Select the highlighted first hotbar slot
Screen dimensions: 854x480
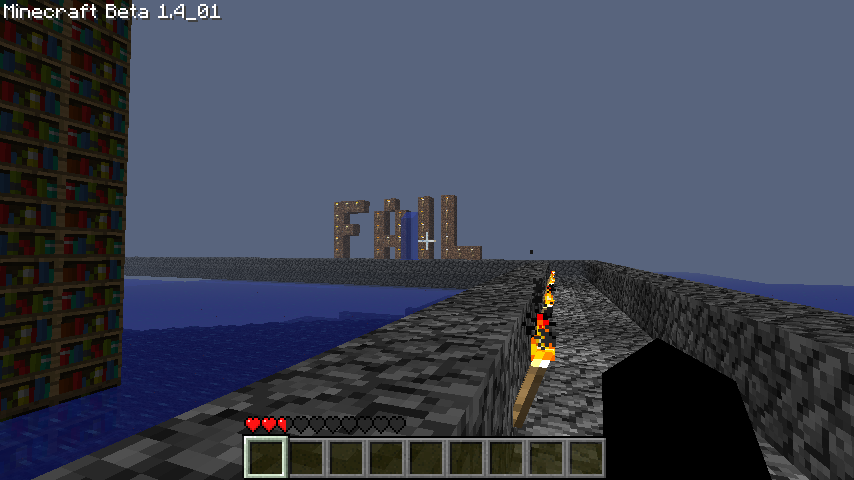click(266, 458)
